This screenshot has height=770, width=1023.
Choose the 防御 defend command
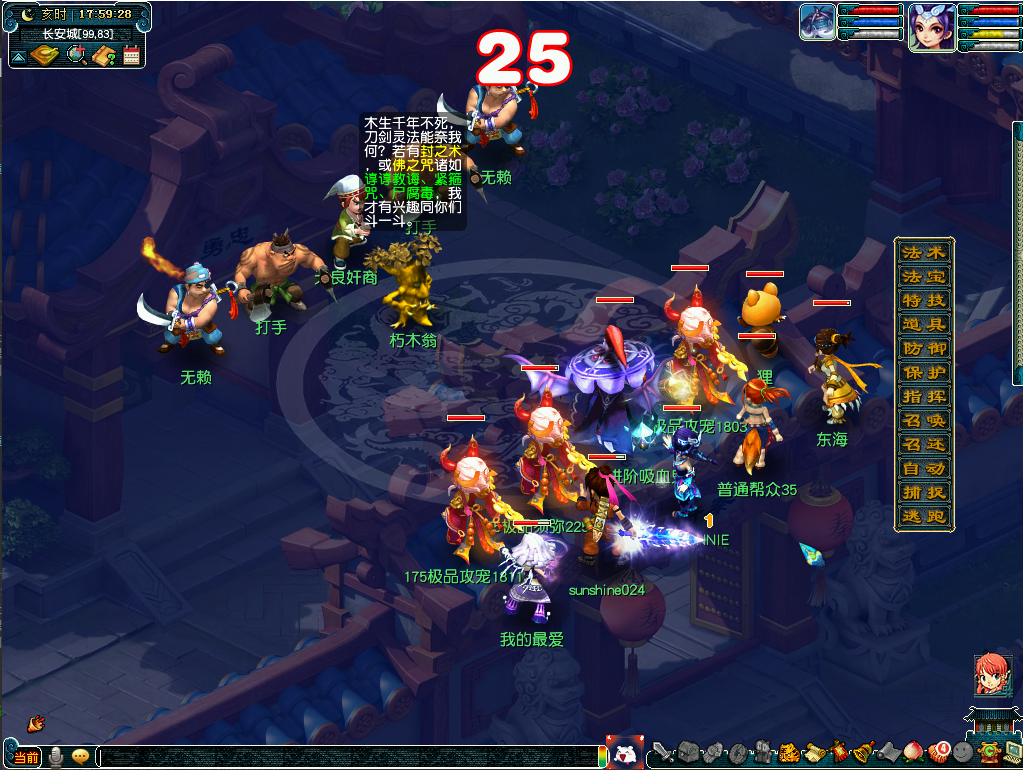(x=923, y=348)
